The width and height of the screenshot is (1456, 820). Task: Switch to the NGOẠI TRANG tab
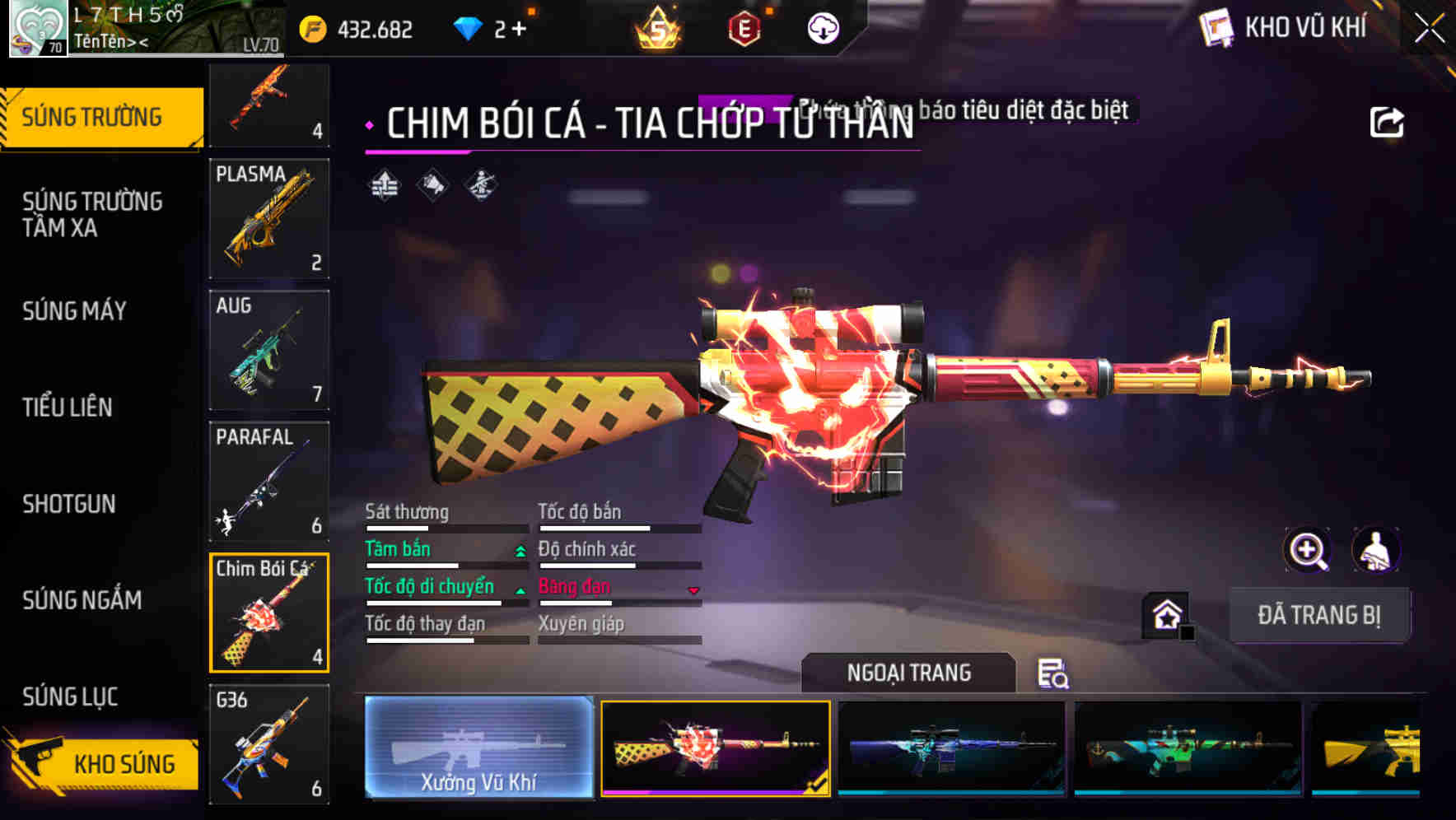point(908,672)
